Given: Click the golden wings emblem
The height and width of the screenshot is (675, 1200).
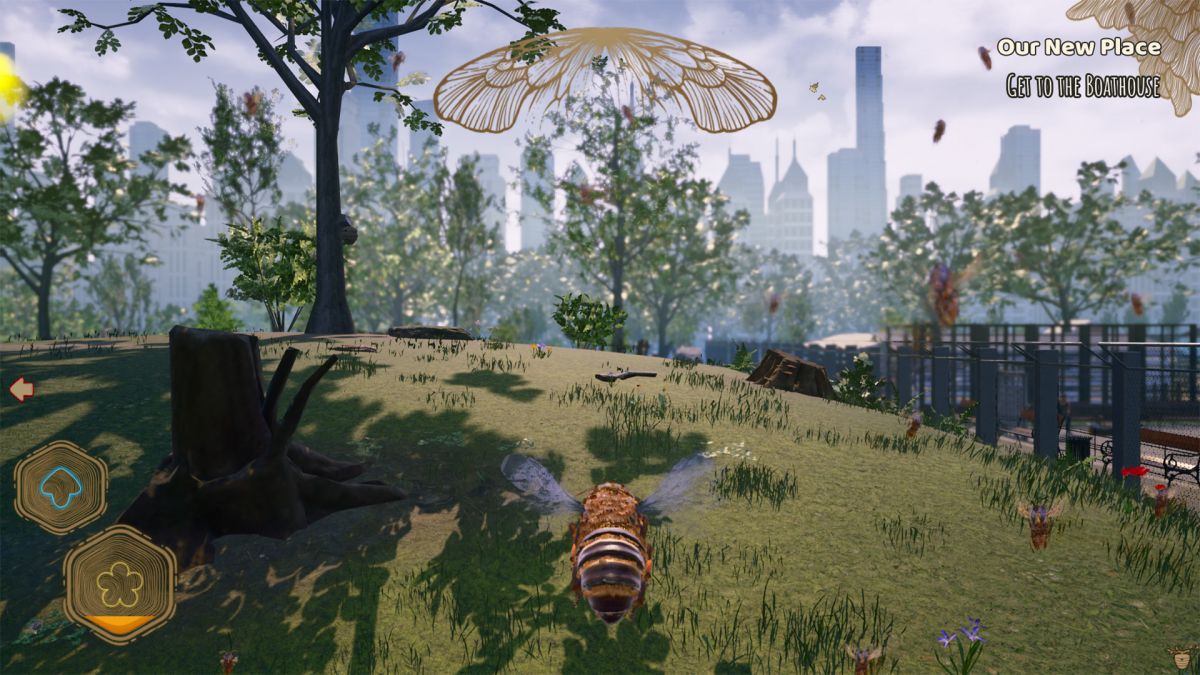Looking at the screenshot, I should pos(605,80).
